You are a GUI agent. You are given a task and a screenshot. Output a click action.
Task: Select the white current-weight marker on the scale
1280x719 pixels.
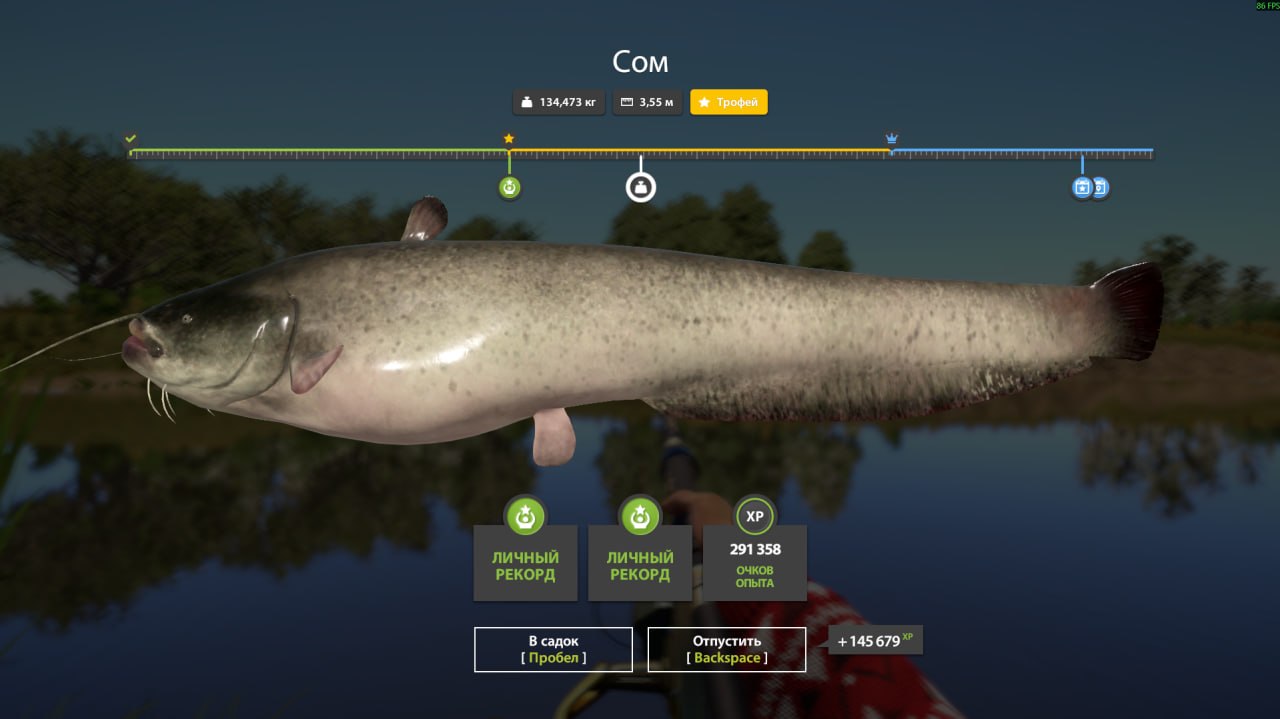click(641, 187)
